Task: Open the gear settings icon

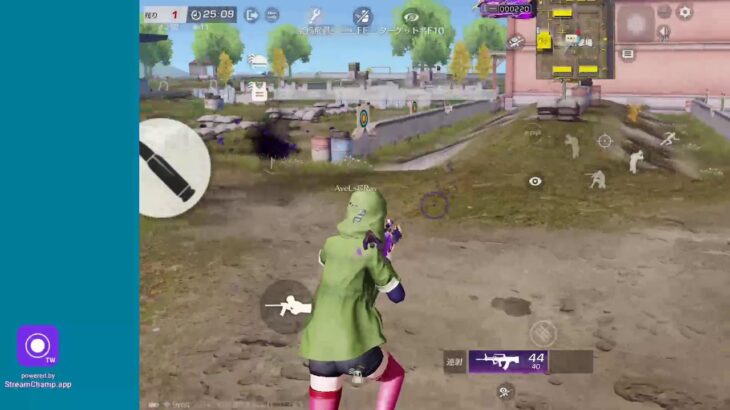Action: coord(685,12)
